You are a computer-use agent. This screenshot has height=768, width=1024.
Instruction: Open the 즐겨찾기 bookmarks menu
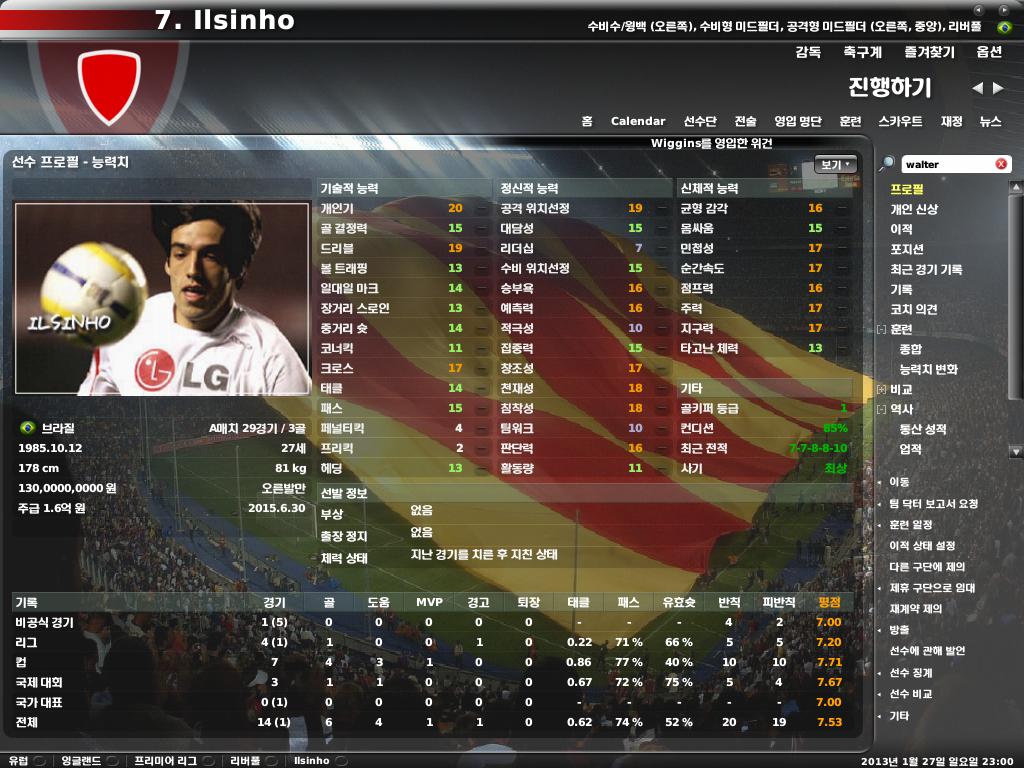930,52
